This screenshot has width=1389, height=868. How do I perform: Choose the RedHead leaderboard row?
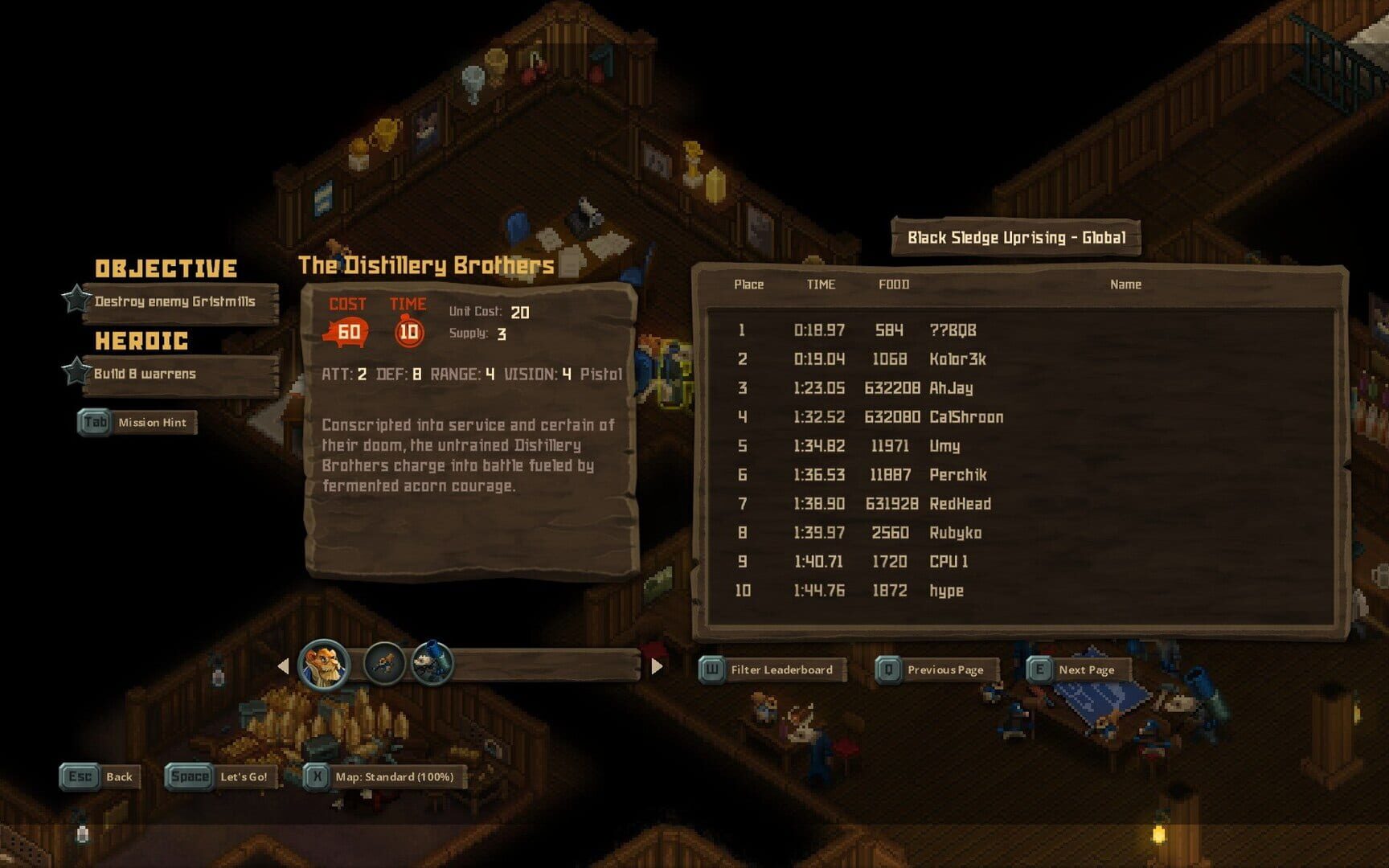point(960,504)
